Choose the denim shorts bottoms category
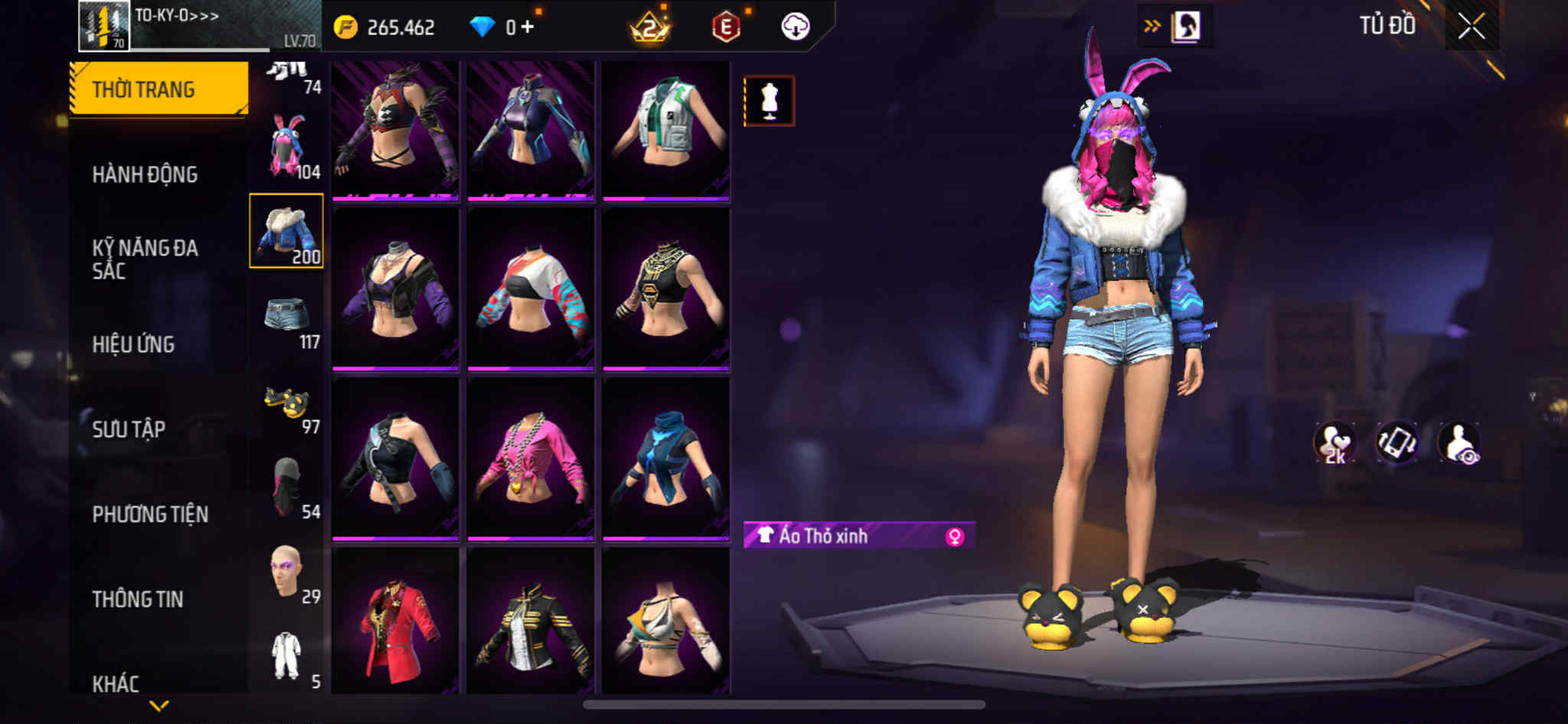 coord(287,316)
